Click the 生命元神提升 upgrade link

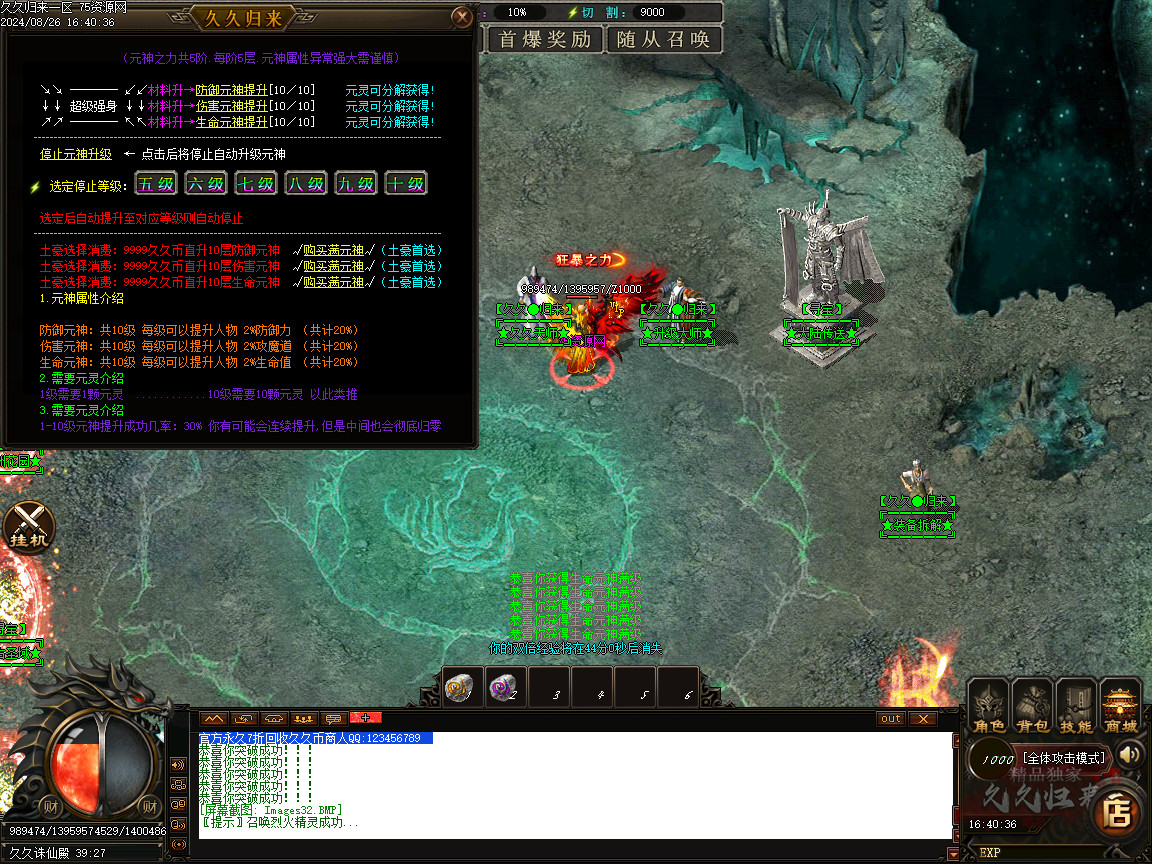tap(231, 122)
